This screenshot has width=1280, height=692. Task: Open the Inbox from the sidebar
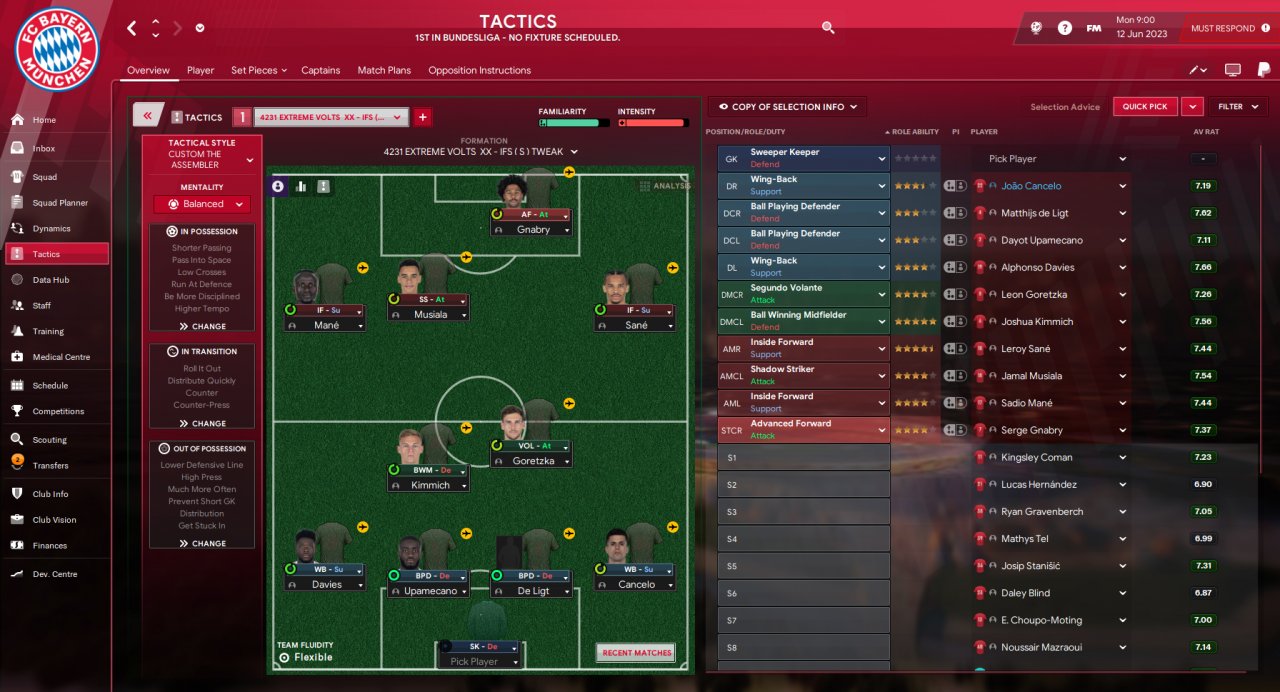pos(44,149)
